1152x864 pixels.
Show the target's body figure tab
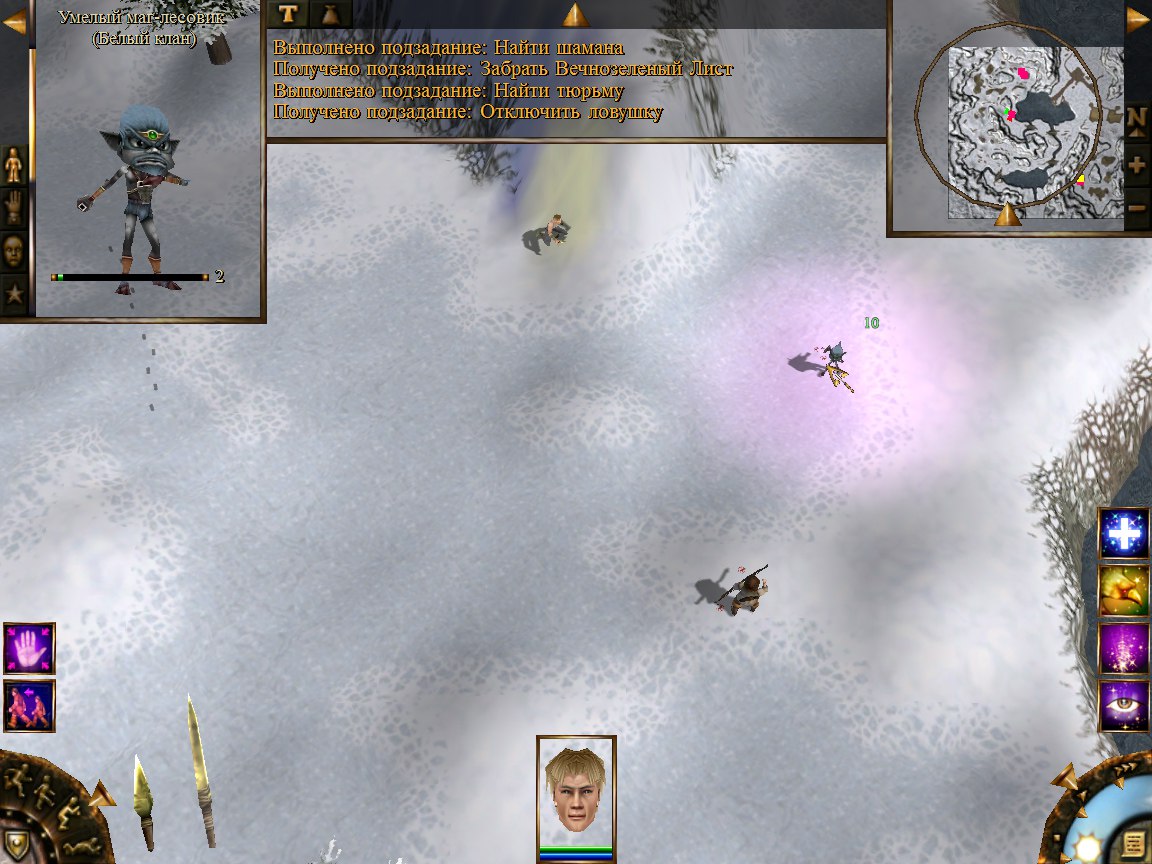tap(14, 165)
